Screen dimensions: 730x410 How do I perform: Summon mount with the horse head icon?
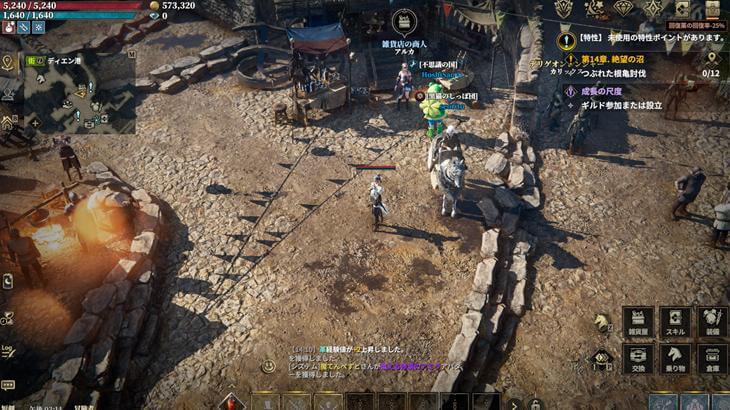coord(602,323)
